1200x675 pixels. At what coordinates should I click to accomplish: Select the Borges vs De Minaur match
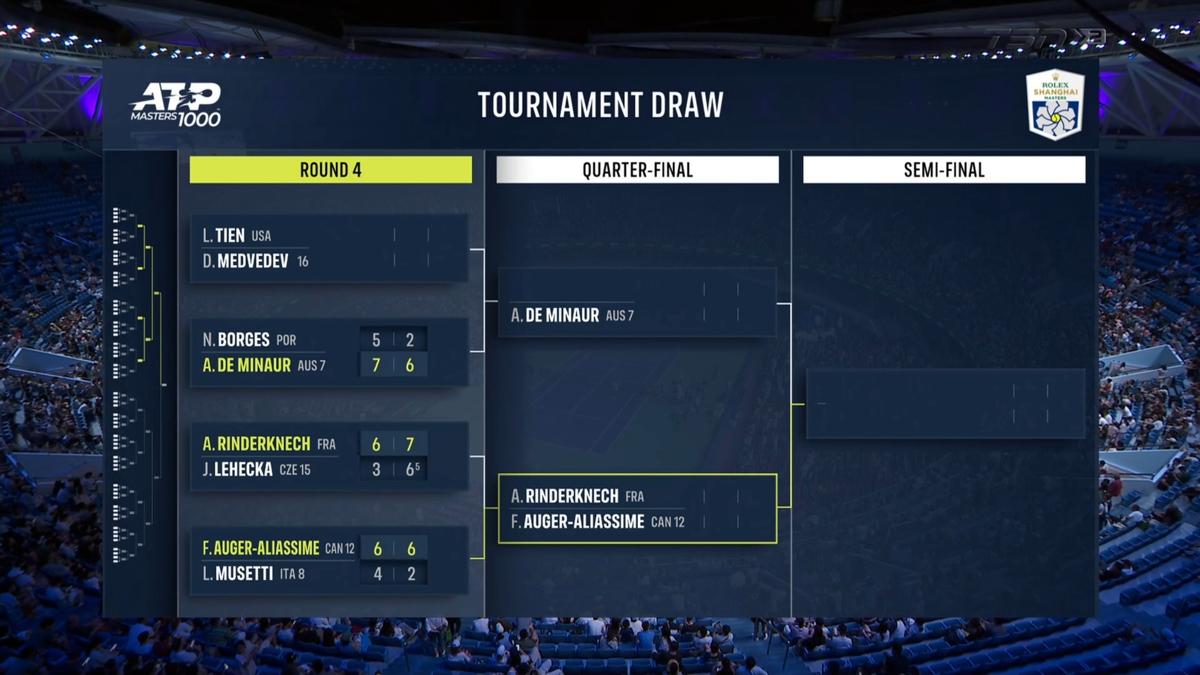point(329,352)
